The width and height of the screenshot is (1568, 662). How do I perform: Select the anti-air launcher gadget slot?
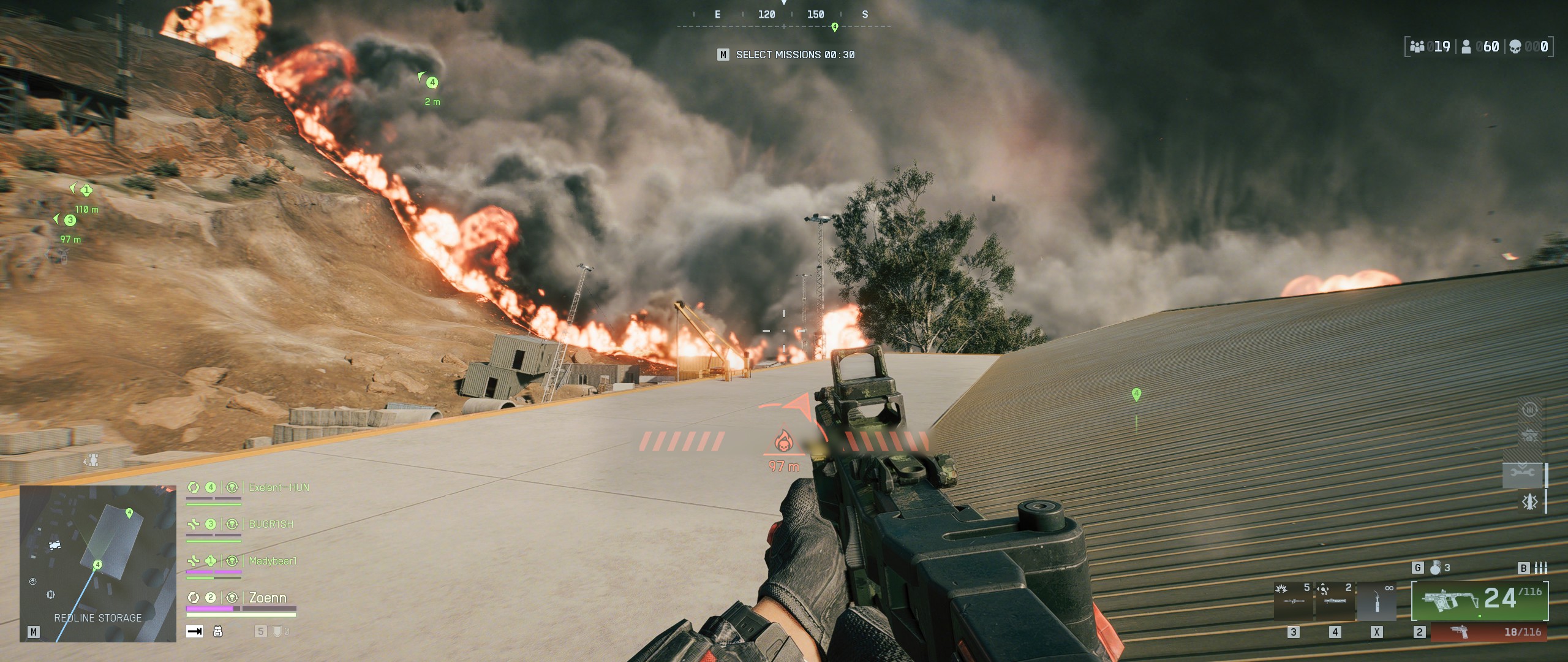point(1335,601)
